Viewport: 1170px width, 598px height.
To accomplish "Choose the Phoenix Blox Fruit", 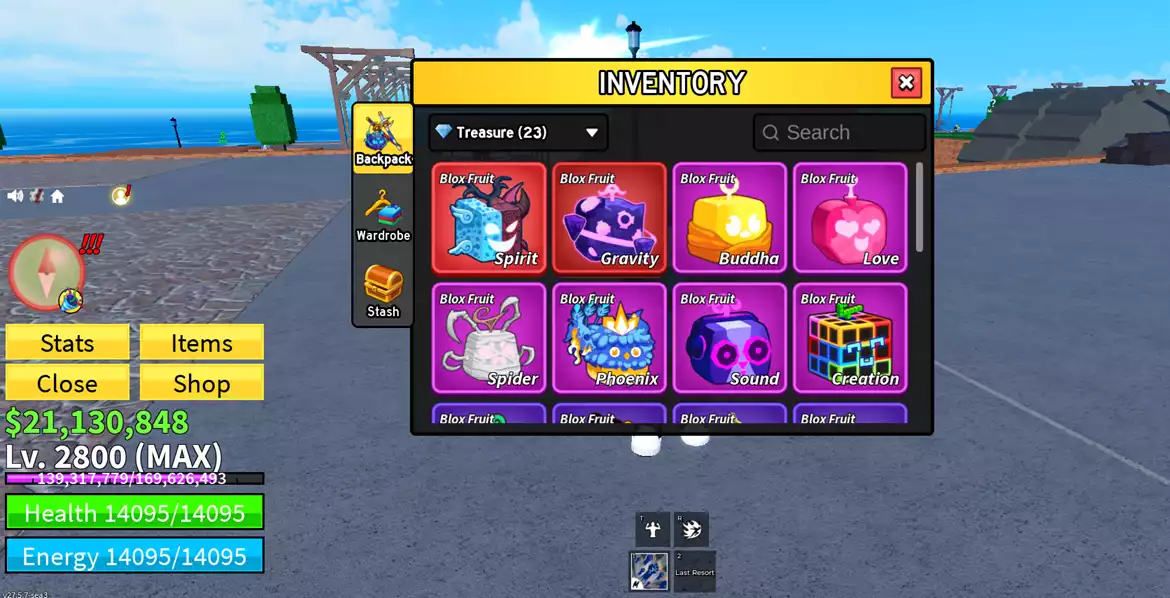I will point(609,338).
